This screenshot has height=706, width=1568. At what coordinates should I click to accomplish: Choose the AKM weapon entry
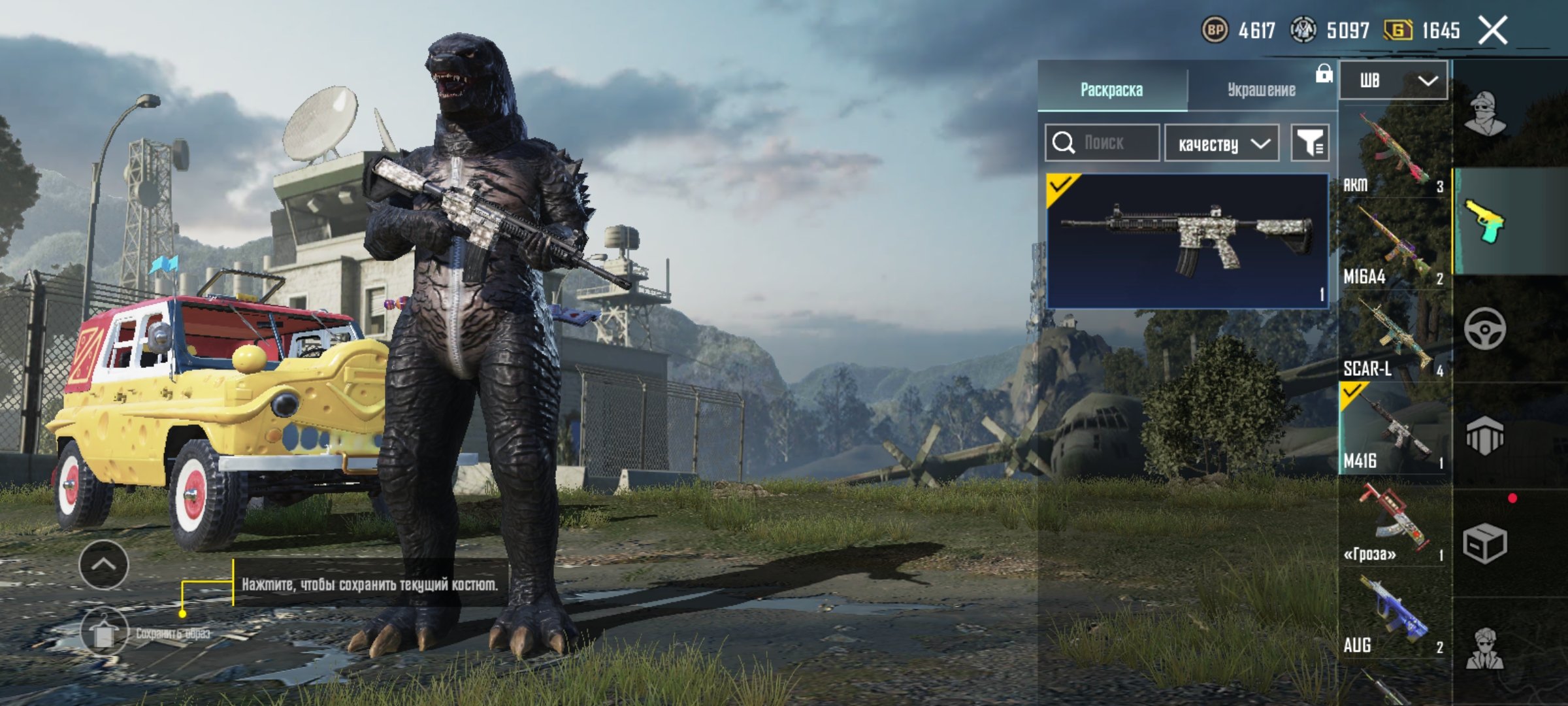click(x=1393, y=154)
